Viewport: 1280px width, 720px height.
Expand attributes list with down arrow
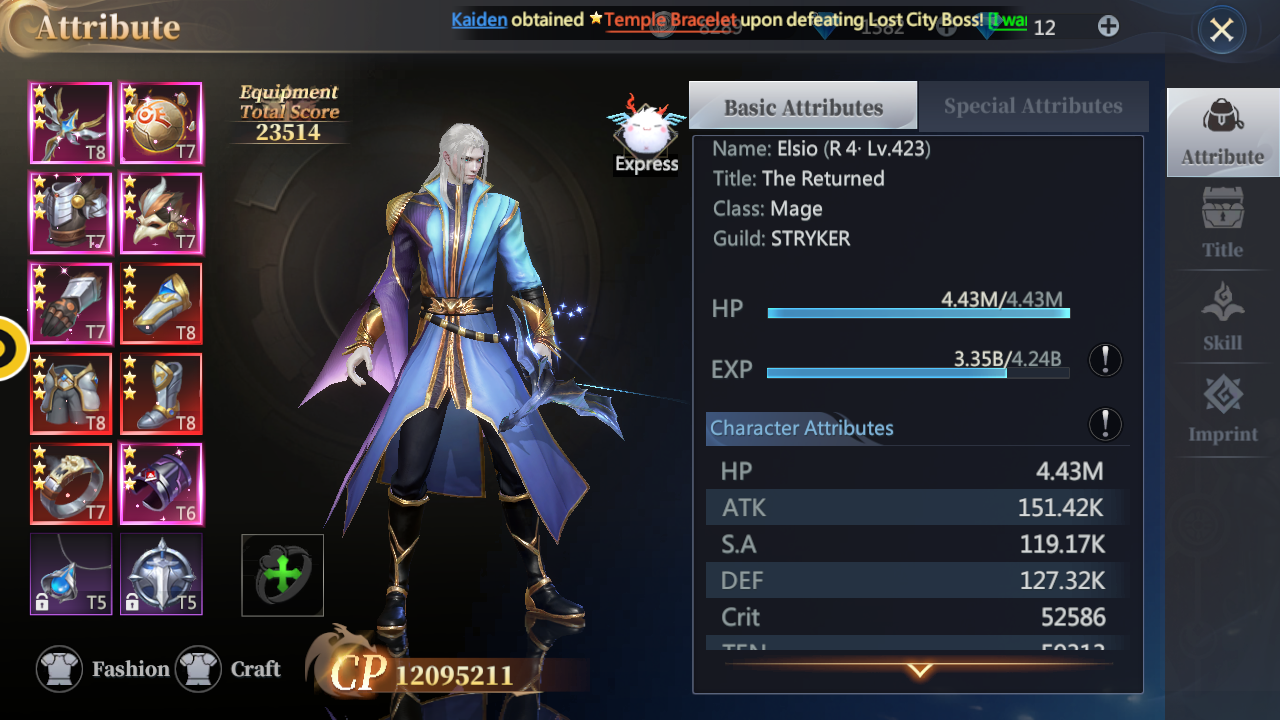pyautogui.click(x=919, y=670)
